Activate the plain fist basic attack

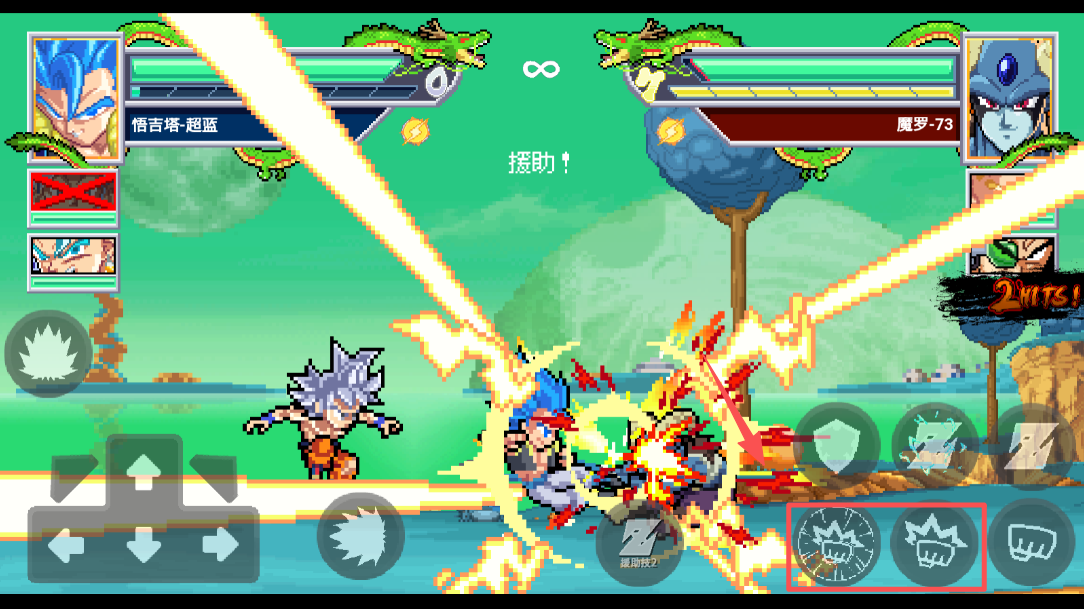tap(1030, 544)
